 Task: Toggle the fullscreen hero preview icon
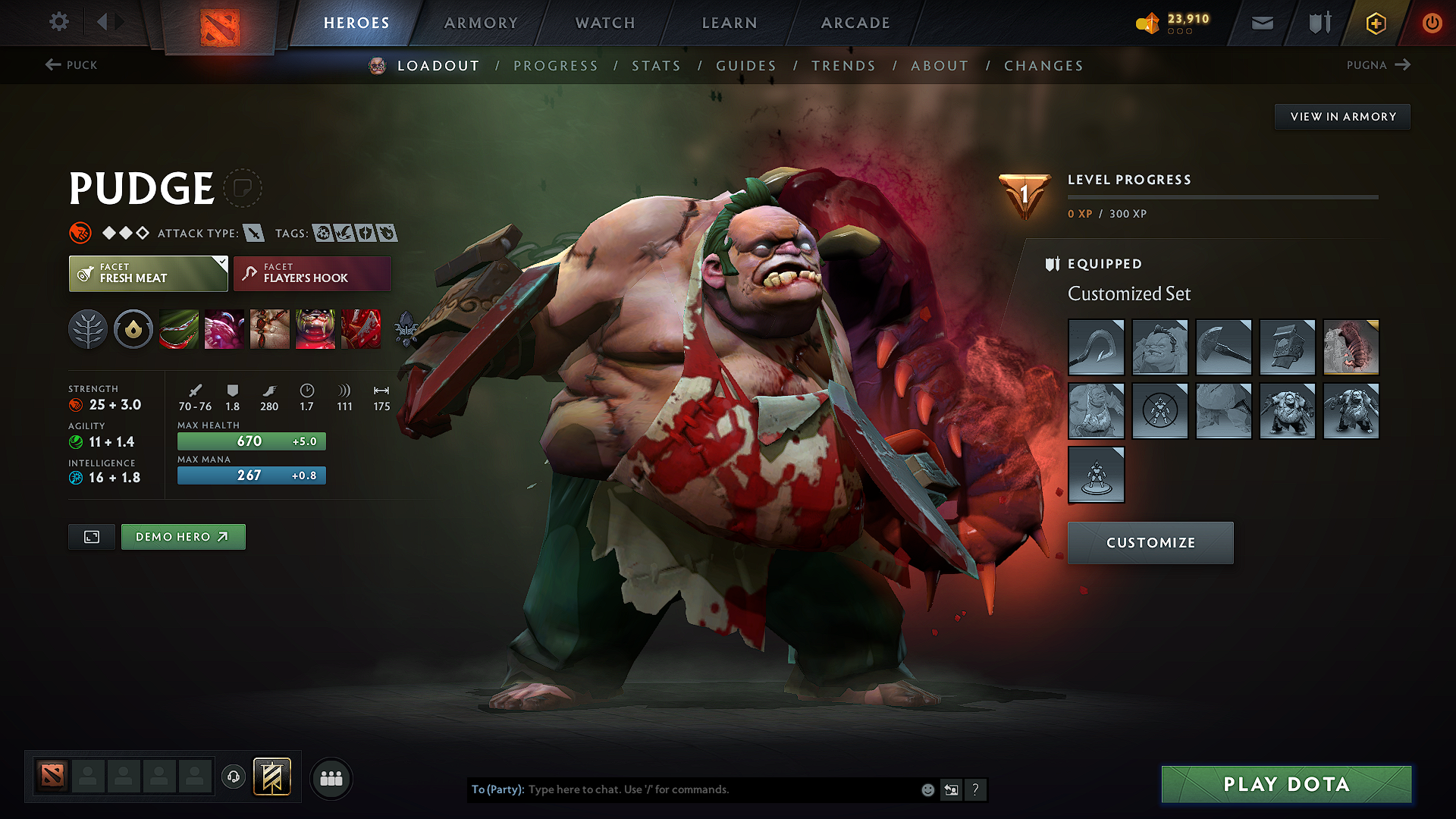click(x=91, y=536)
